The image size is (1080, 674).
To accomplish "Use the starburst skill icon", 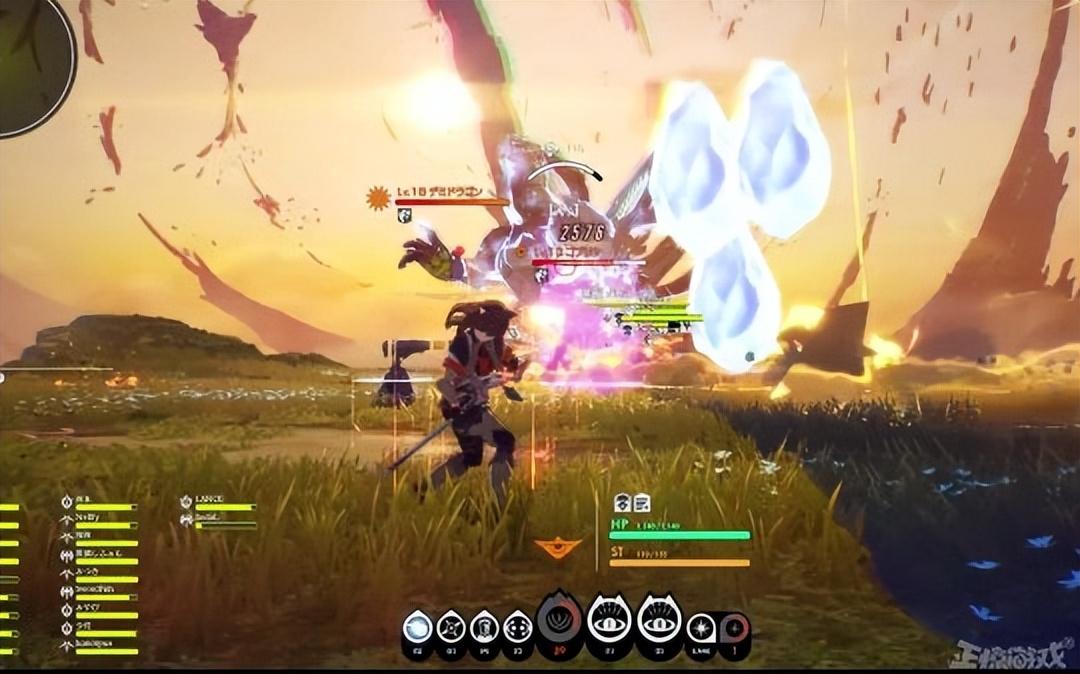I will (700, 628).
